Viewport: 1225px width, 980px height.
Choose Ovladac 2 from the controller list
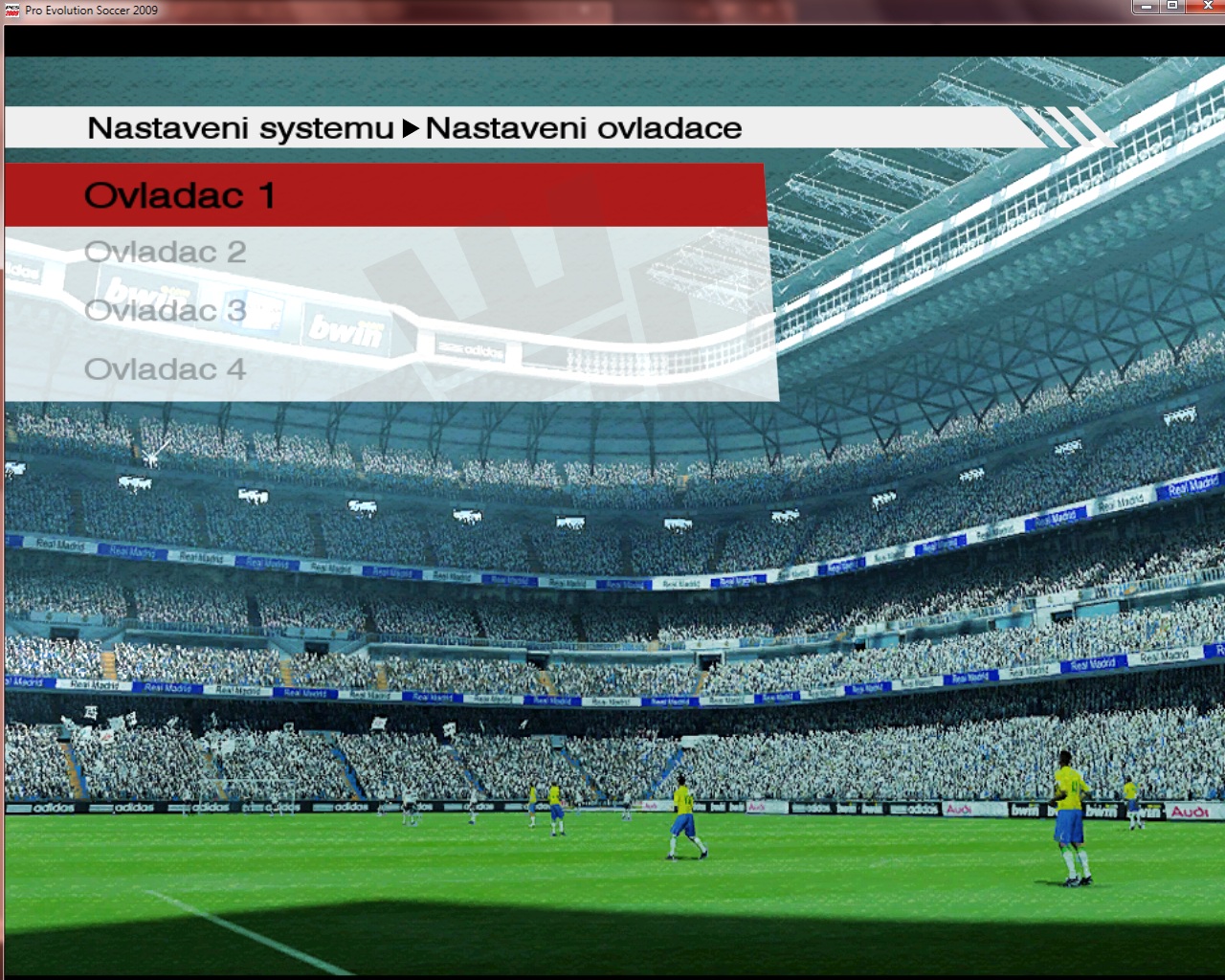166,252
